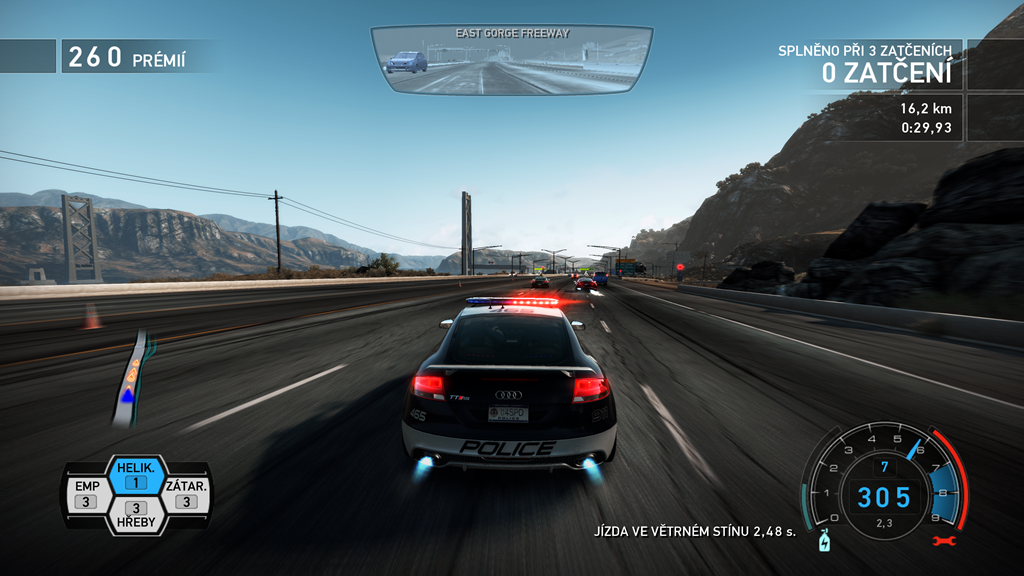Click the nitrous bottle icon
Image resolution: width=1024 pixels, height=576 pixels.
tap(825, 541)
